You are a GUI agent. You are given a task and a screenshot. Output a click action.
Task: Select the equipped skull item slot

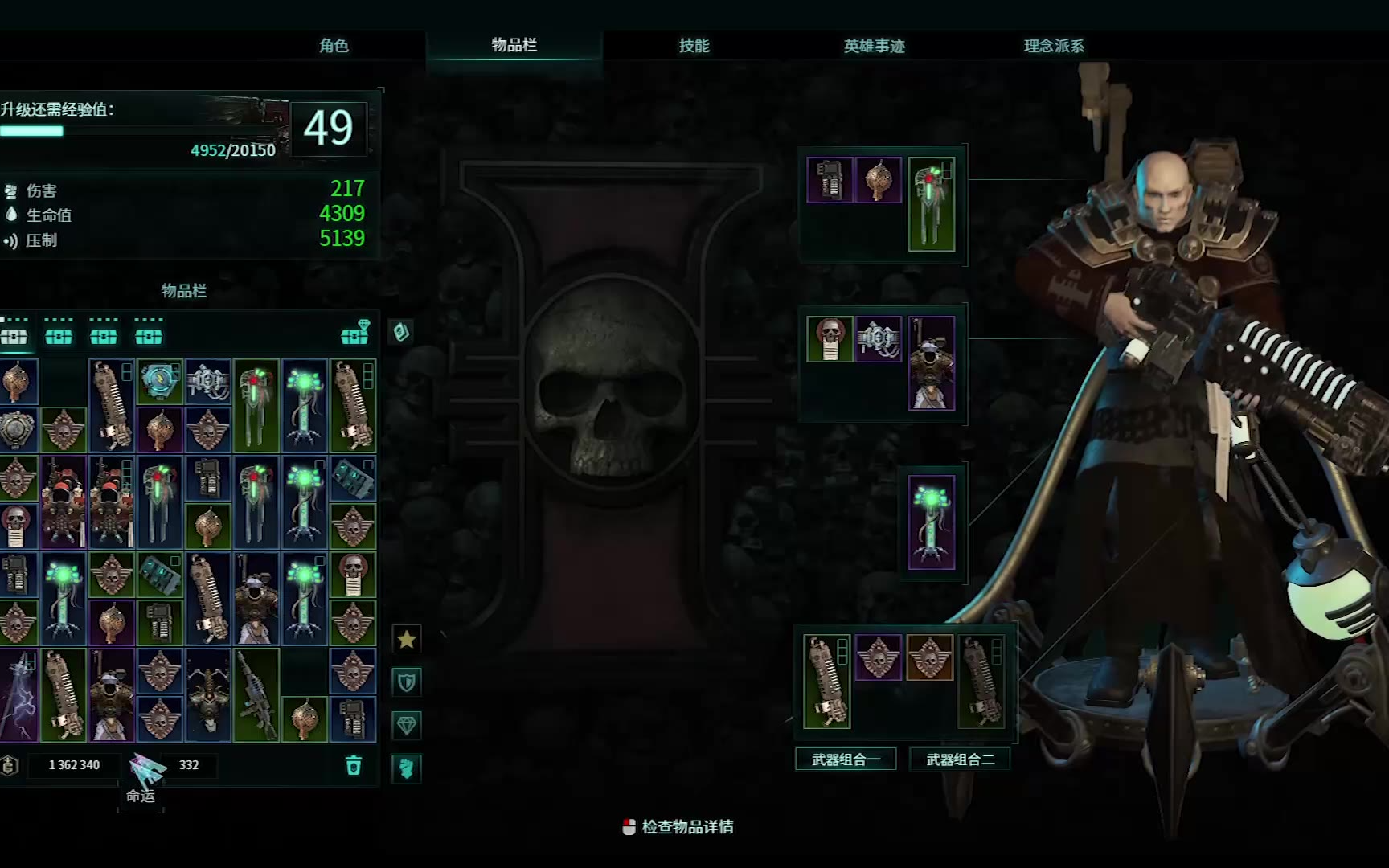tap(830, 338)
